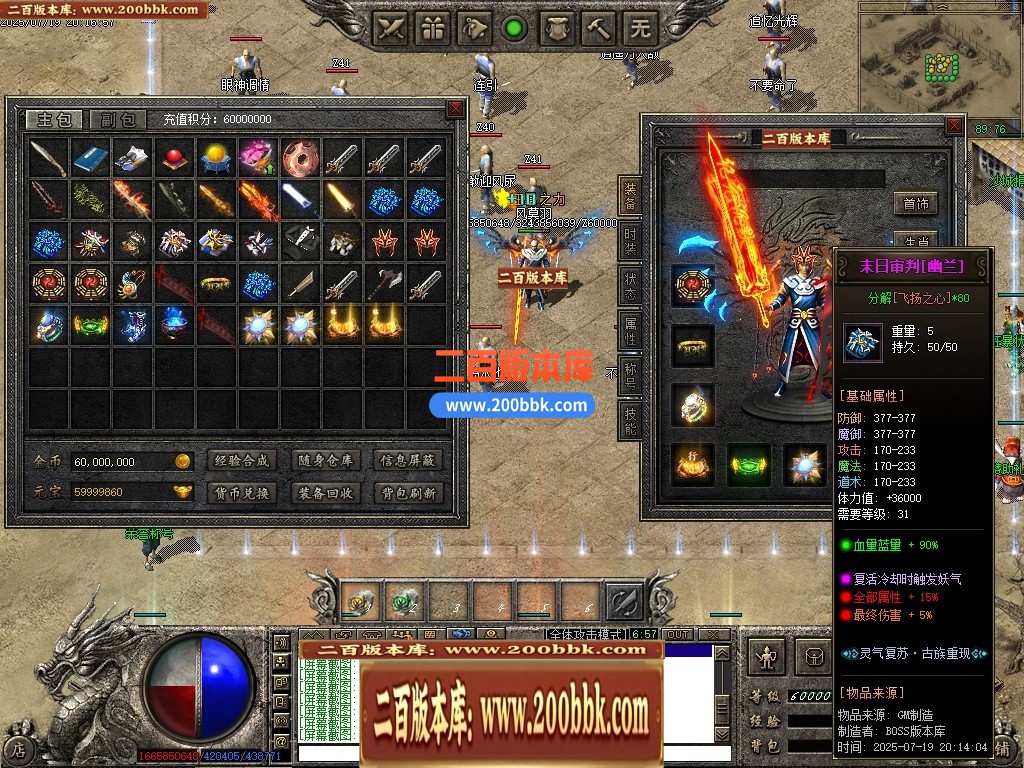The height and width of the screenshot is (768, 1024).
Task: Open the 随身仓库 portable warehouse
Action: (x=325, y=461)
